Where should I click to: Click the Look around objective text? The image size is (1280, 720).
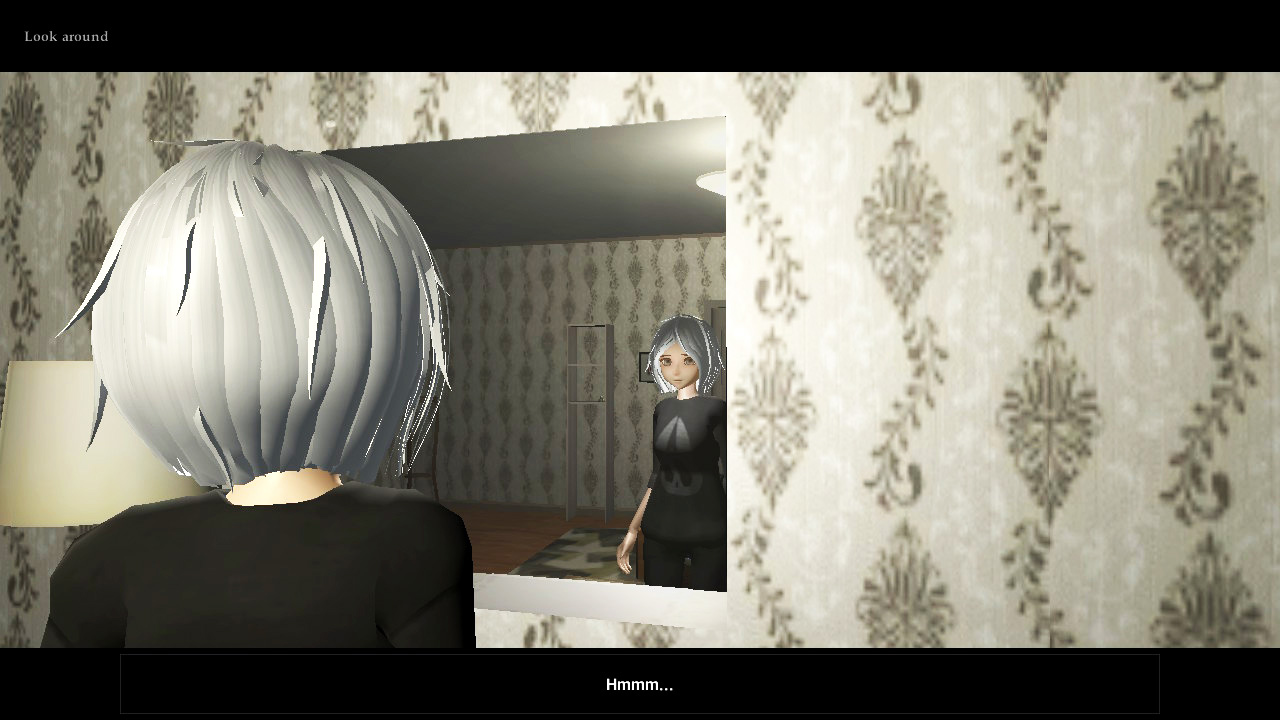coord(64,36)
